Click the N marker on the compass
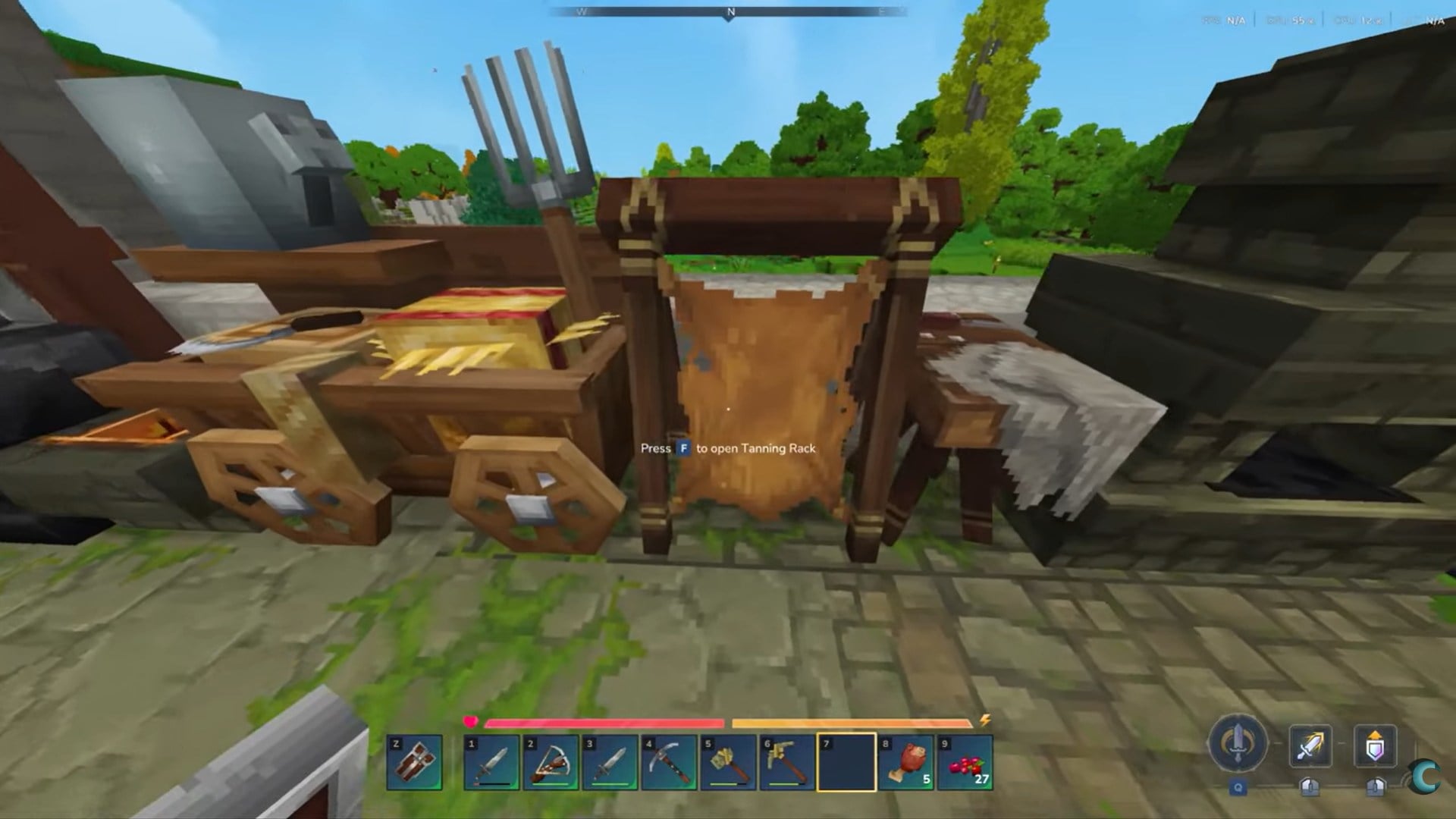The image size is (1456, 819). 729,12
